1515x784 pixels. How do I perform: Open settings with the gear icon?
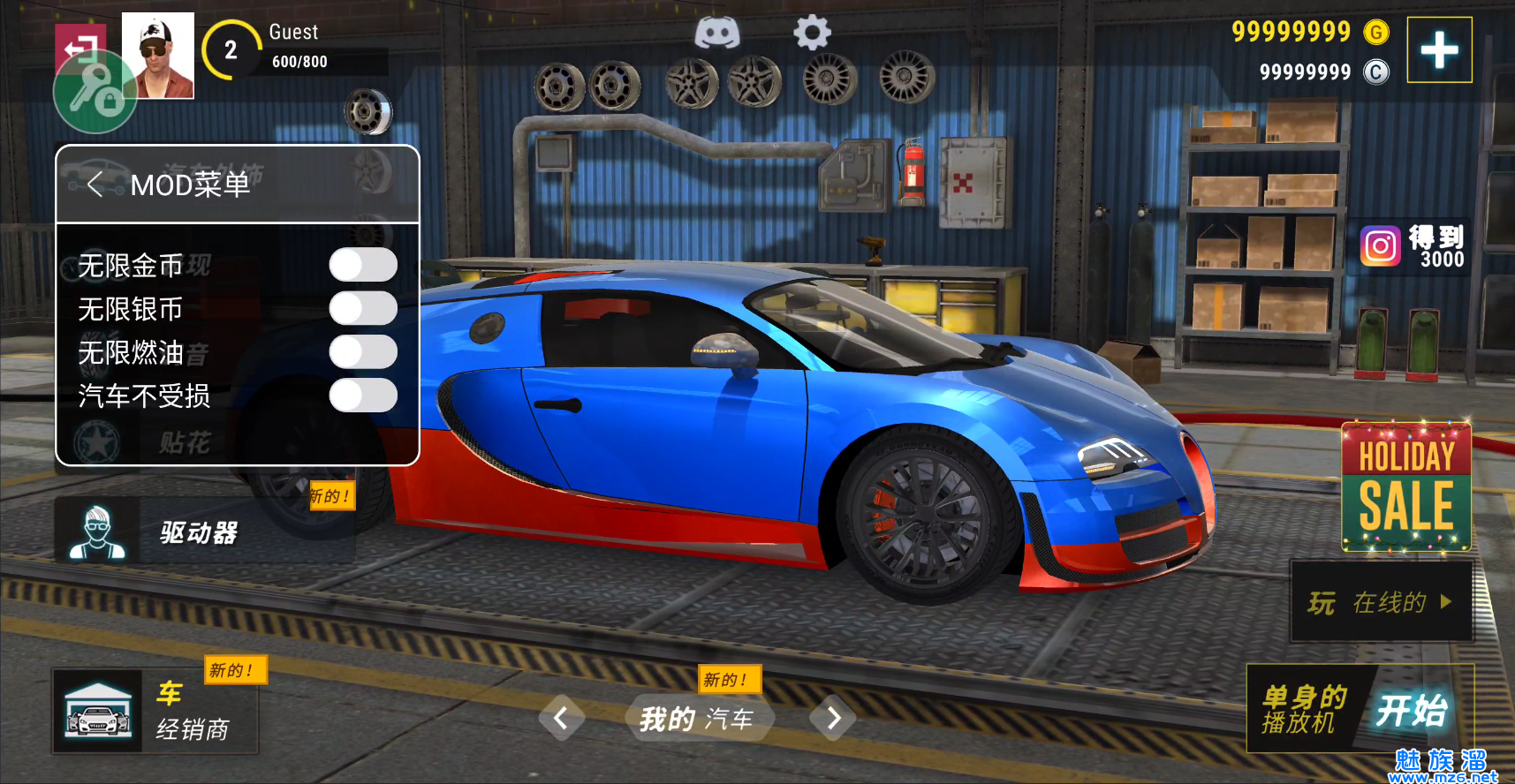[x=812, y=34]
